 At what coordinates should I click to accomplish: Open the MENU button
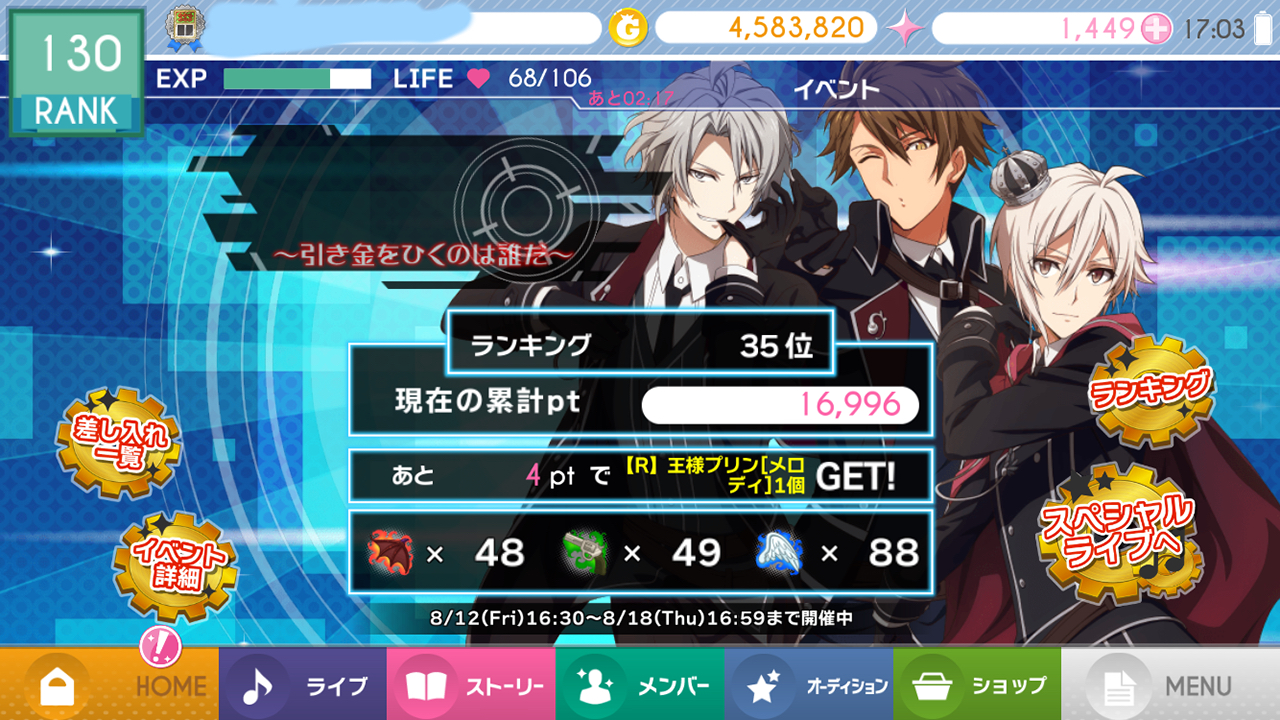[1170, 685]
